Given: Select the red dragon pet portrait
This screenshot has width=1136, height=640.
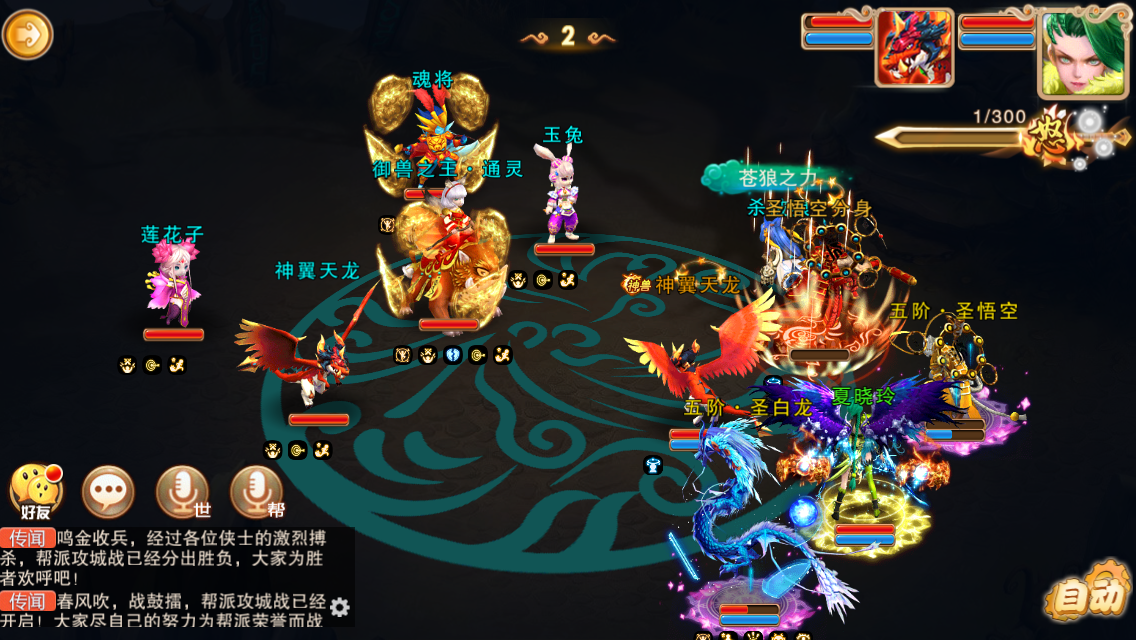Looking at the screenshot, I should (x=914, y=48).
